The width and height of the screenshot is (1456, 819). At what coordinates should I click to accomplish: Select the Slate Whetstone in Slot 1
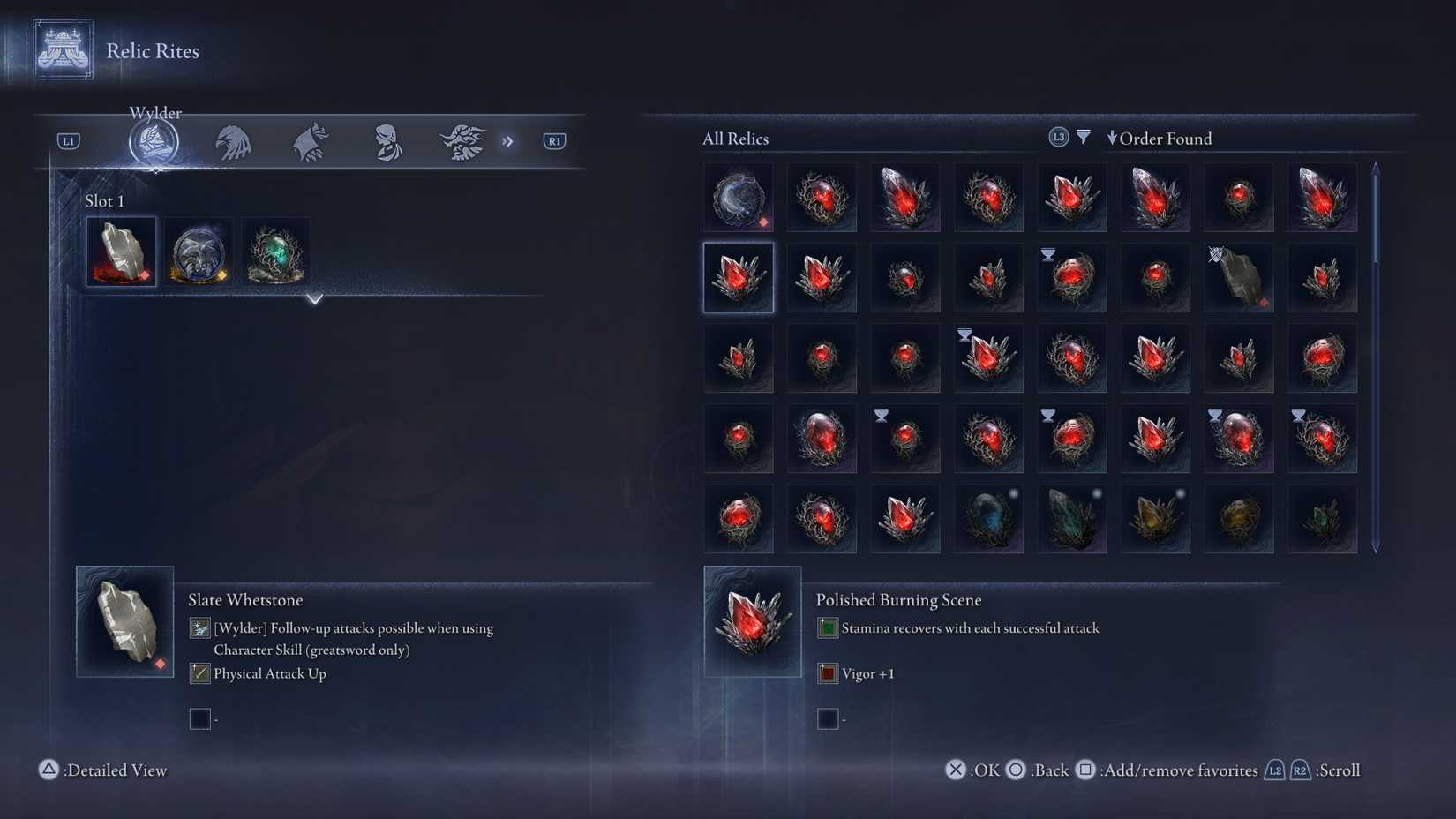coord(121,252)
